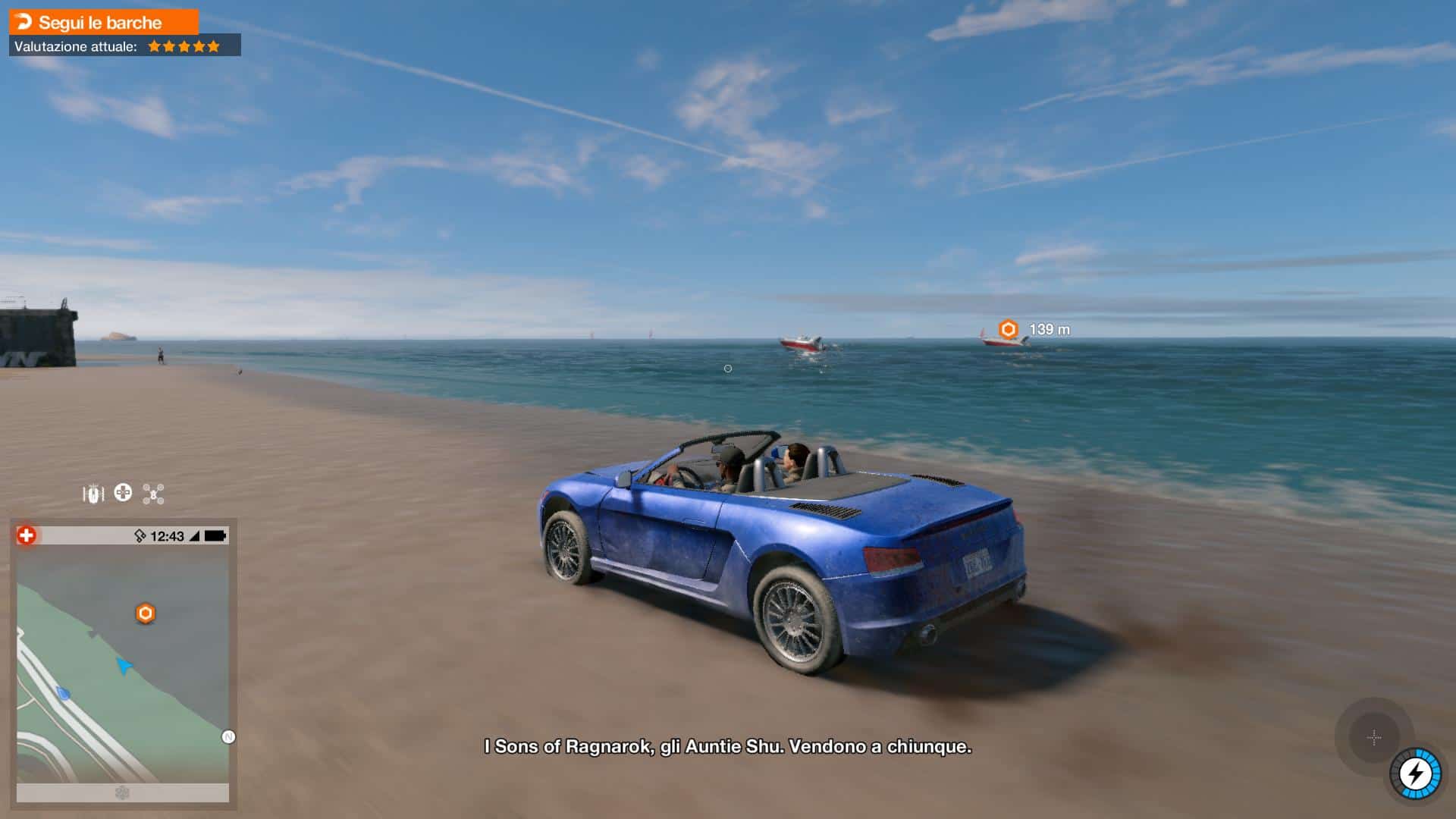This screenshot has width=1456, height=819.
Task: Activate the lightning bolt hack ability
Action: (x=1415, y=773)
